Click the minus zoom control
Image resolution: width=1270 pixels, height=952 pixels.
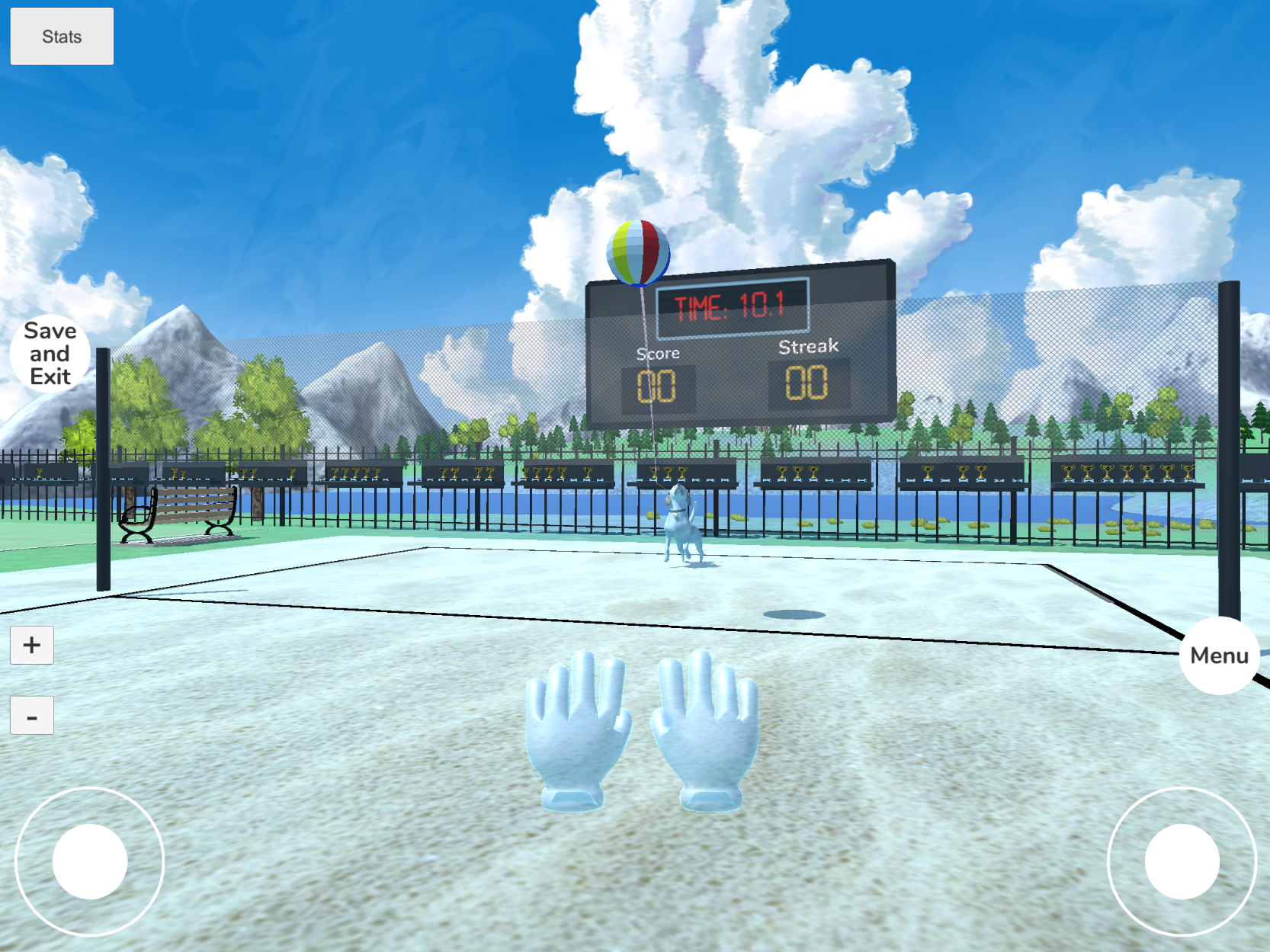[31, 715]
